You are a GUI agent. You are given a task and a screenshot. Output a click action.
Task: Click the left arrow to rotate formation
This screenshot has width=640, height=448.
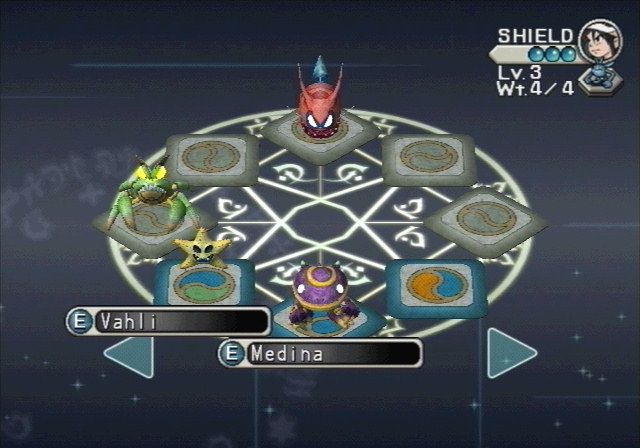click(x=129, y=356)
